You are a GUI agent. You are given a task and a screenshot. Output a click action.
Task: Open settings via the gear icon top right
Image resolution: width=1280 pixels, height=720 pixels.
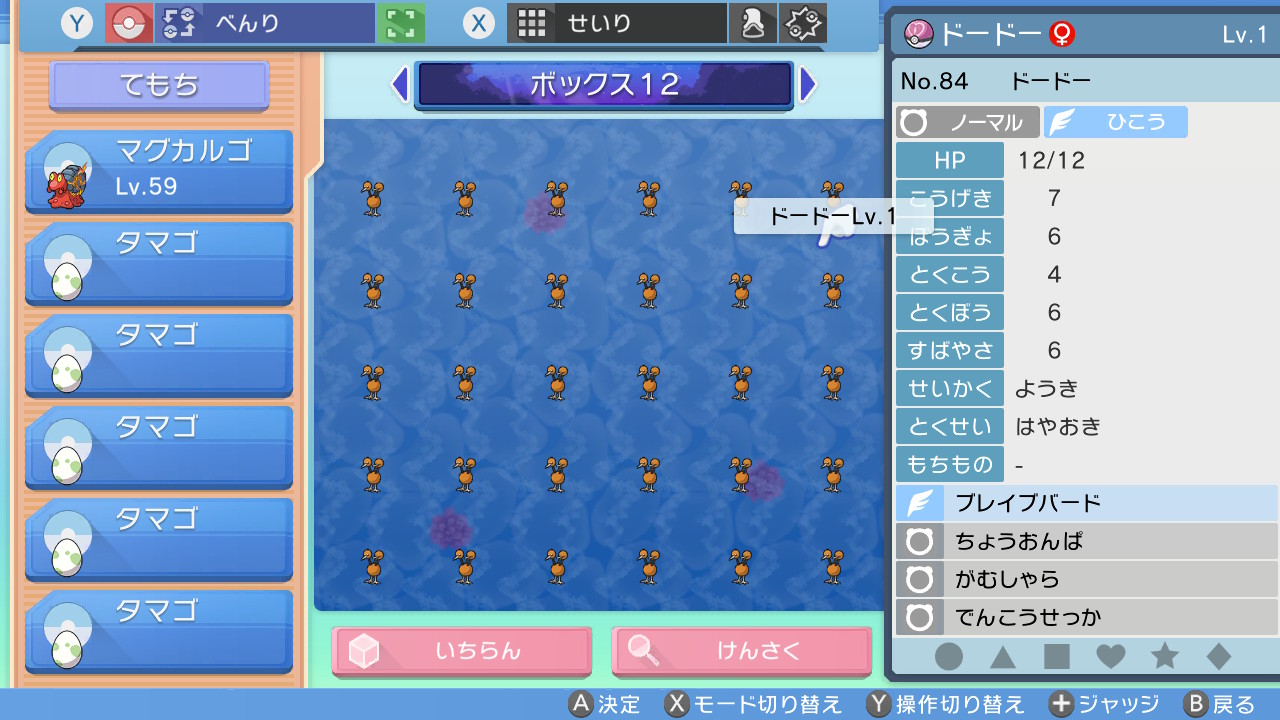click(804, 21)
